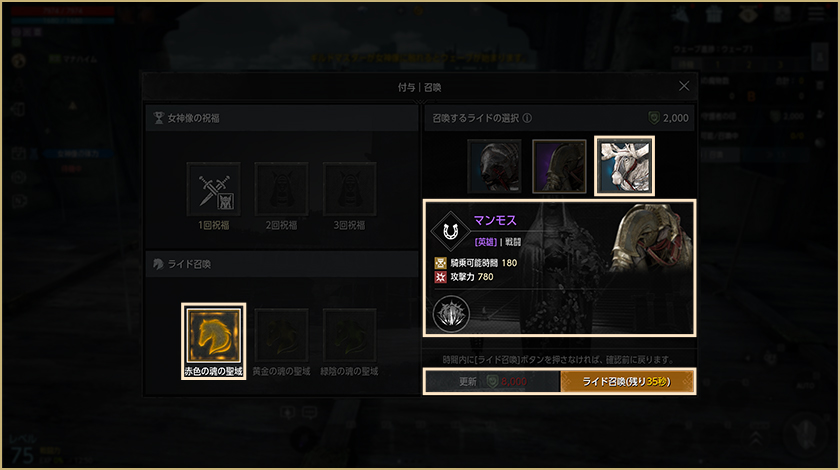This screenshot has height=470, width=840.
Task: Pick the white reindeer ride thumbnail
Action: [x=624, y=166]
